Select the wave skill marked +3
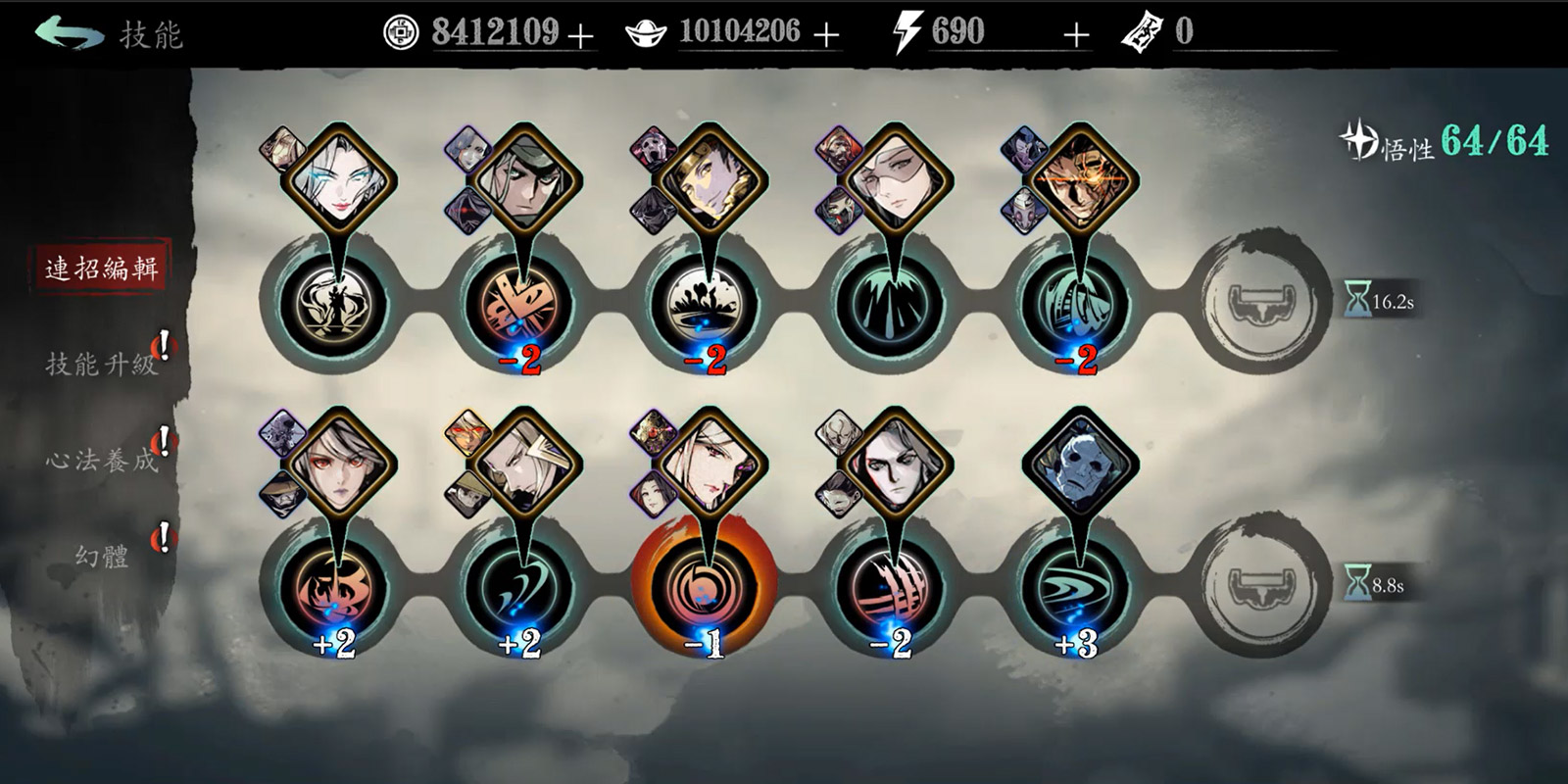Image resolution: width=1568 pixels, height=784 pixels. 1077,587
